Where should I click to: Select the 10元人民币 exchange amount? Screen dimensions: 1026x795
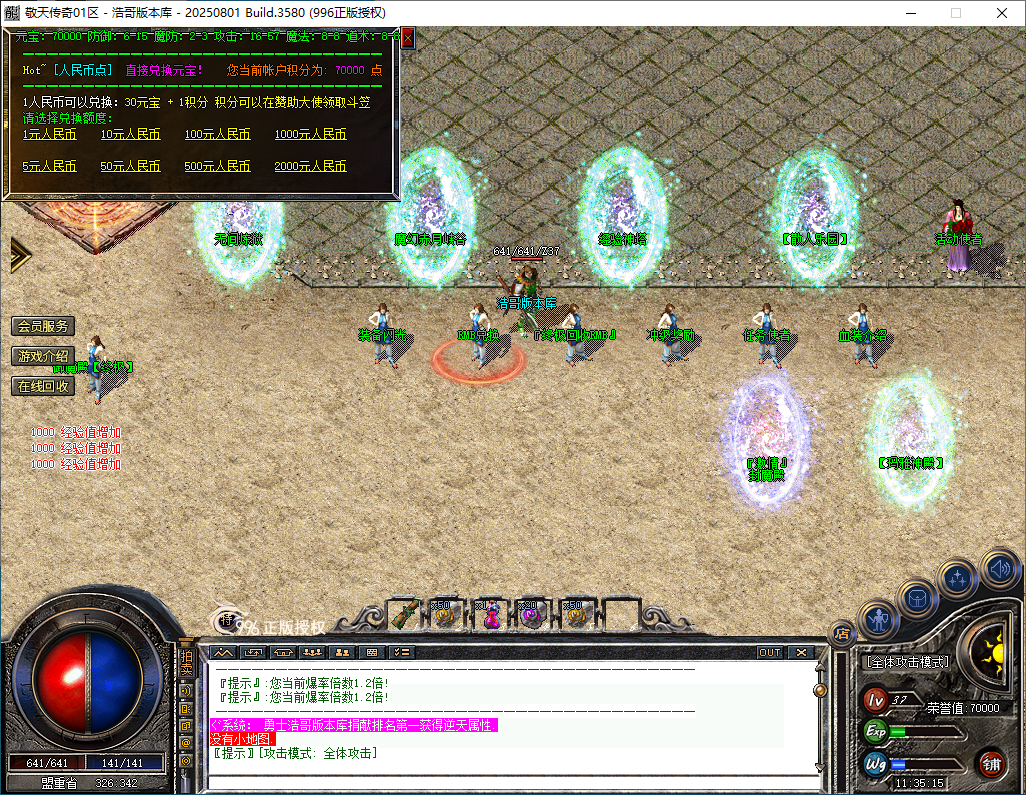[130, 134]
